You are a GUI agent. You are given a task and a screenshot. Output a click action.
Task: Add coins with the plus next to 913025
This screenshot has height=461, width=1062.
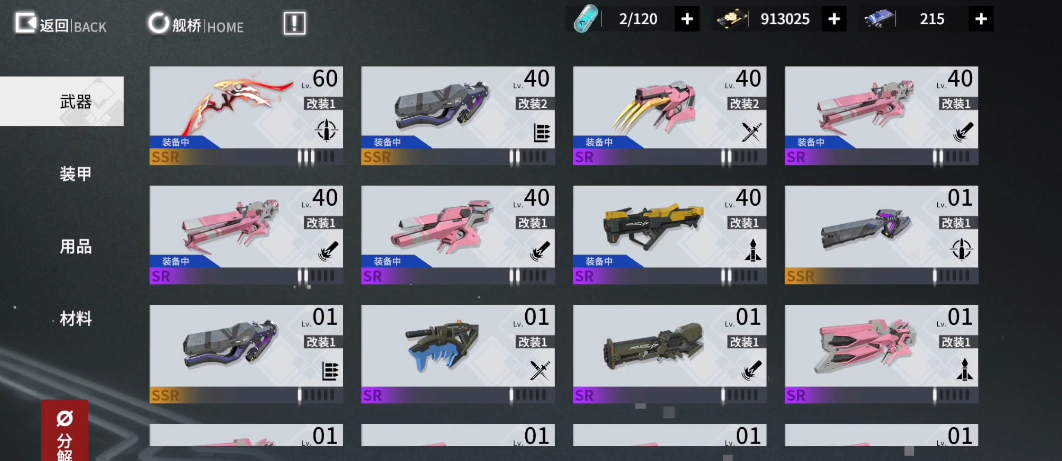pos(834,19)
